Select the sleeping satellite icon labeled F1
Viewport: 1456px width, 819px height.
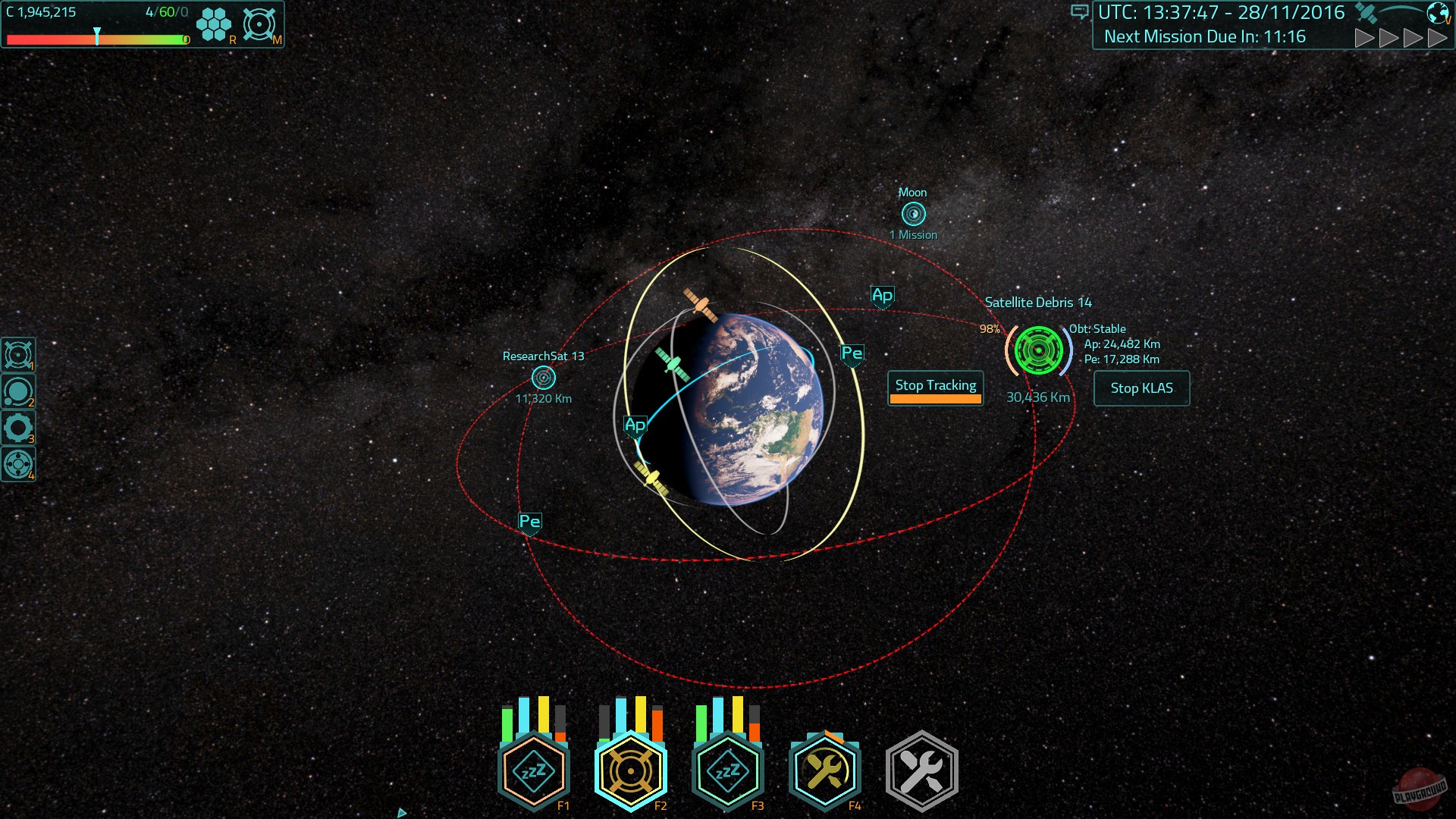point(533,770)
